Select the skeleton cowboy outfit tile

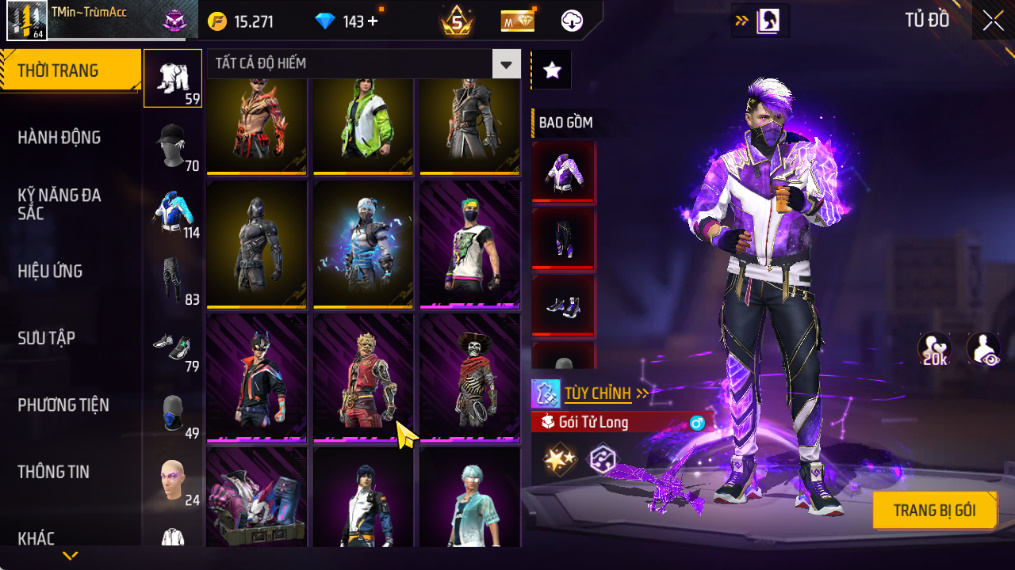[470, 377]
